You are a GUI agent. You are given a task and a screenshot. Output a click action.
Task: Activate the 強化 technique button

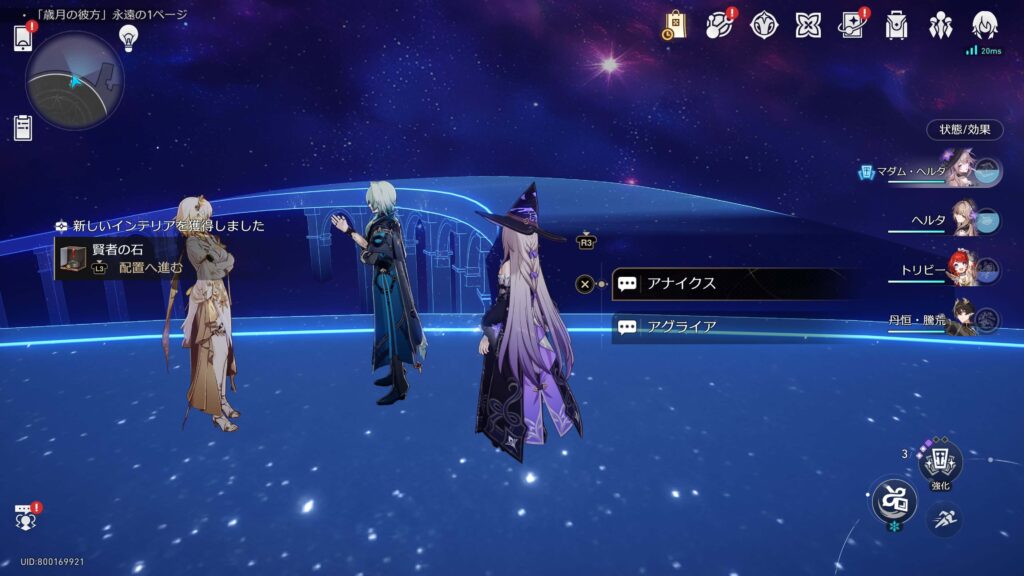[940, 462]
